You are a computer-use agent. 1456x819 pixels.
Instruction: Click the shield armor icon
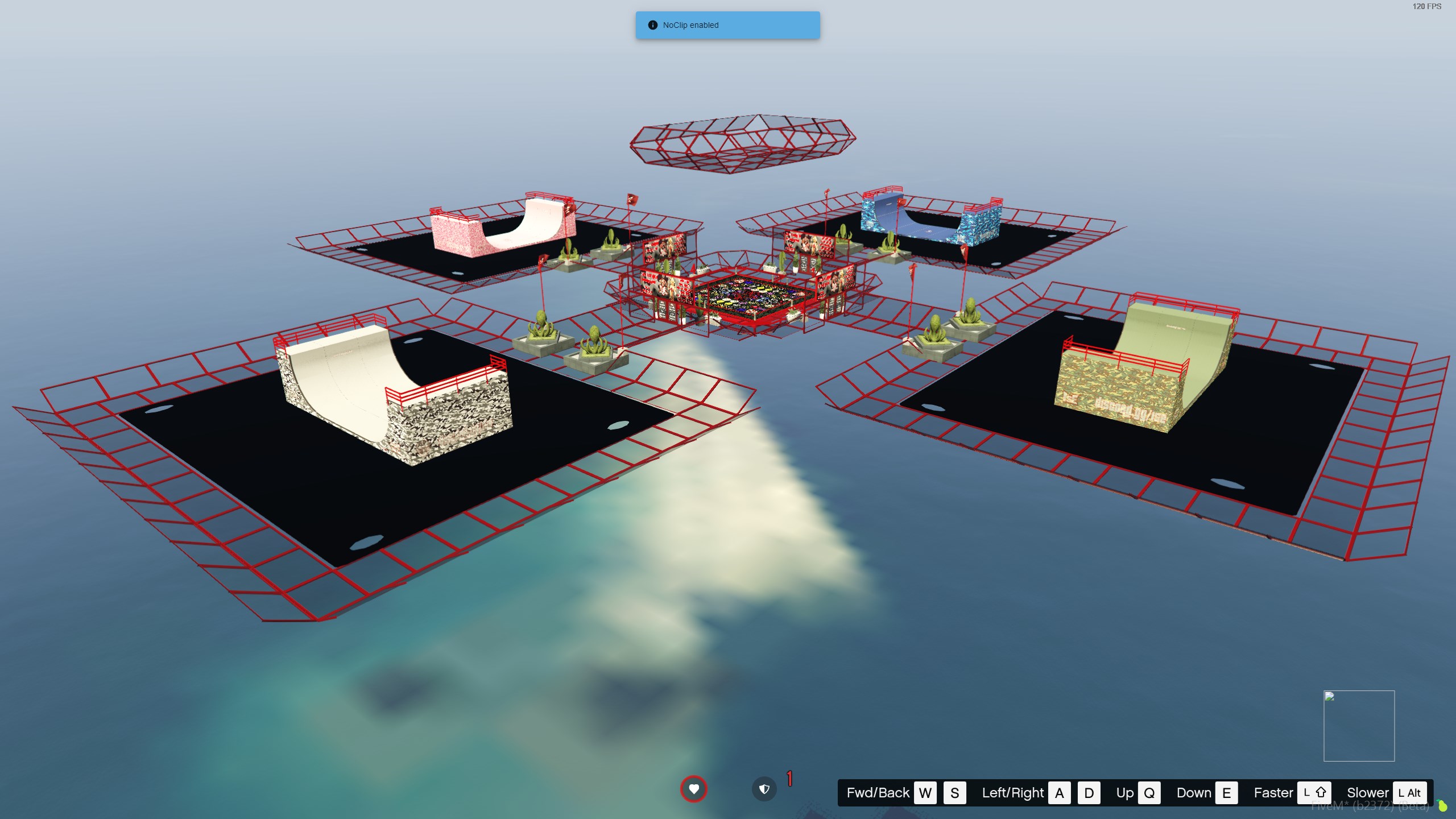pyautogui.click(x=764, y=789)
